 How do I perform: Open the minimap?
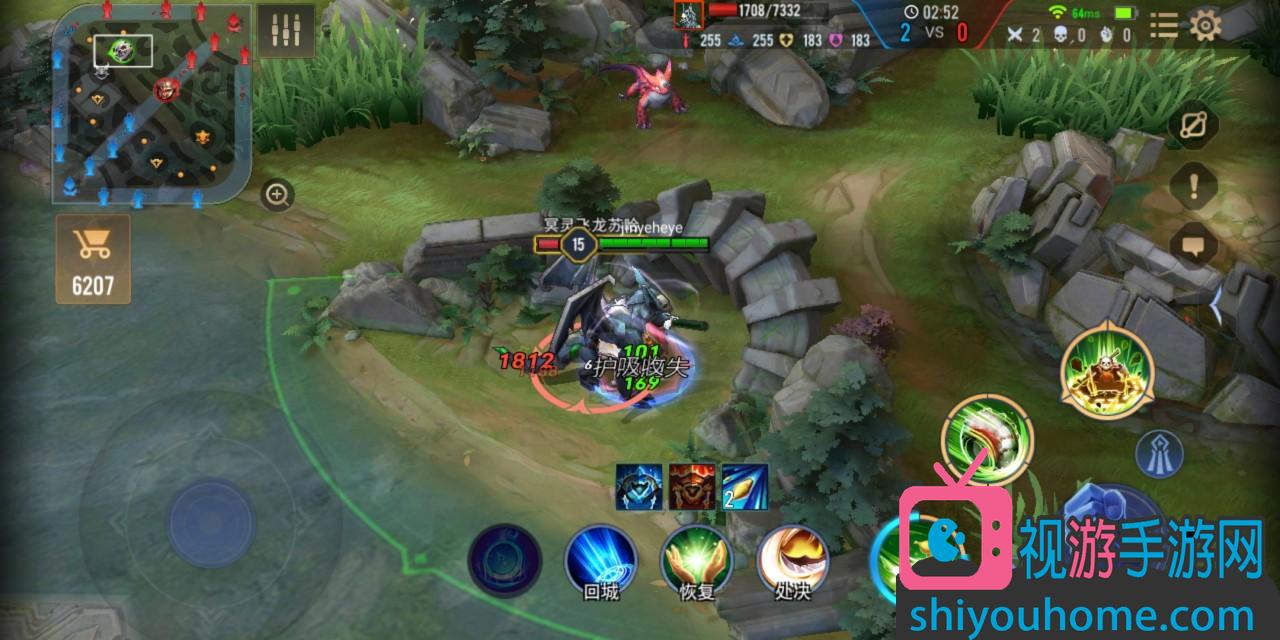pos(150,105)
